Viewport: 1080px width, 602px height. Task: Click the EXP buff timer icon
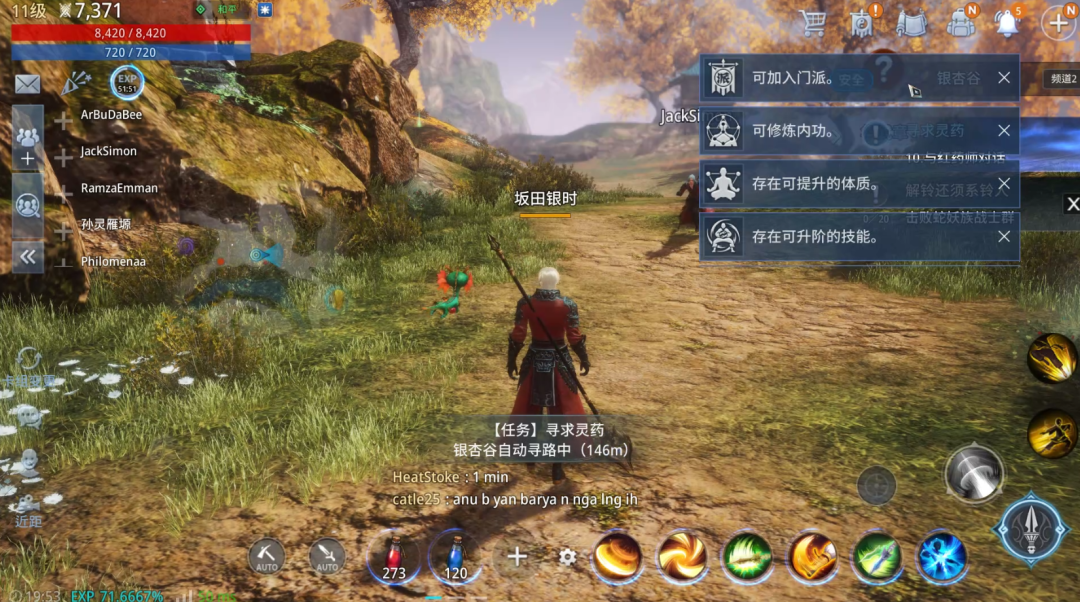tap(127, 82)
